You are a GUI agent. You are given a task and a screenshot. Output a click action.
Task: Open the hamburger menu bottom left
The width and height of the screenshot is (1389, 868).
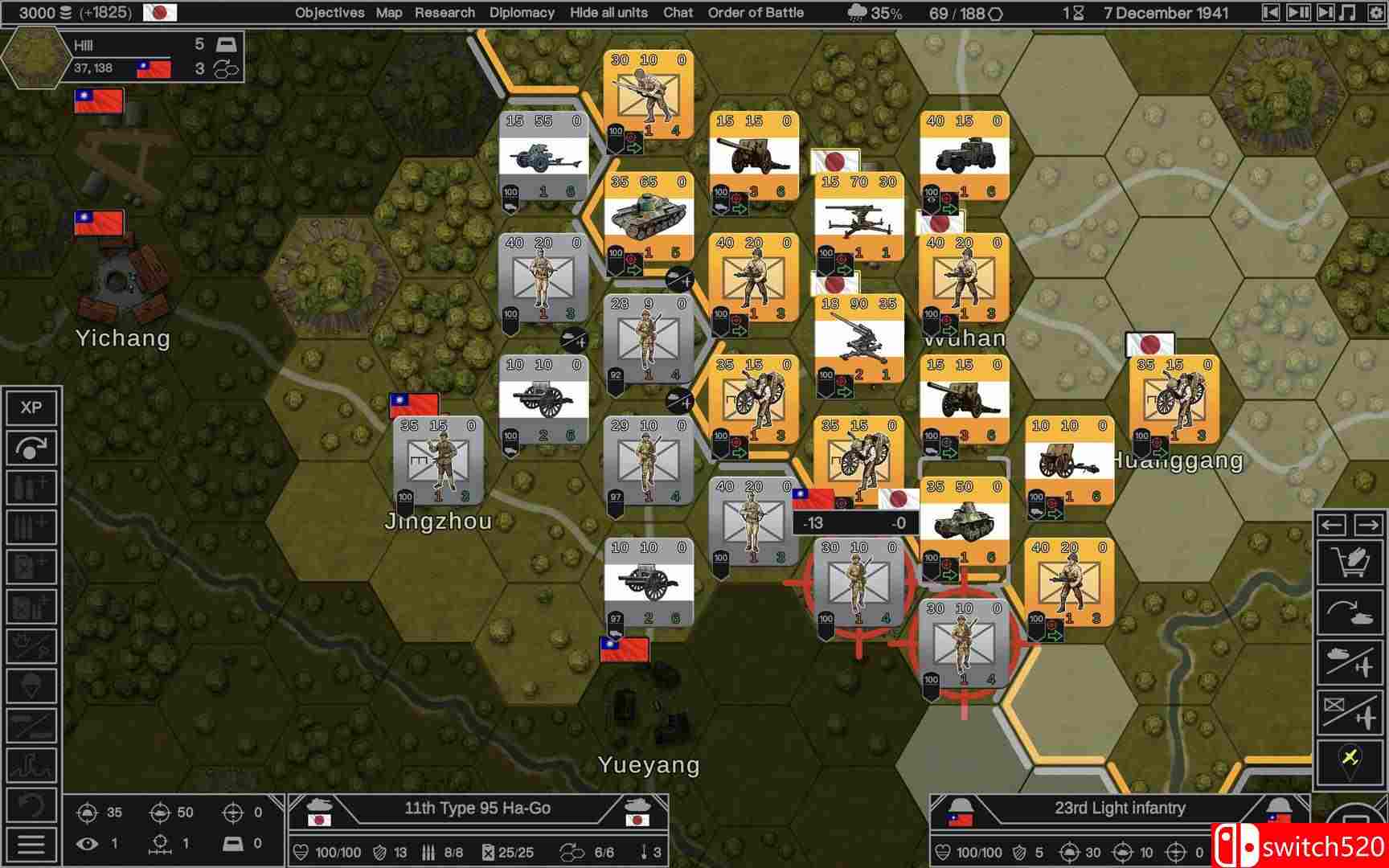coord(31,844)
